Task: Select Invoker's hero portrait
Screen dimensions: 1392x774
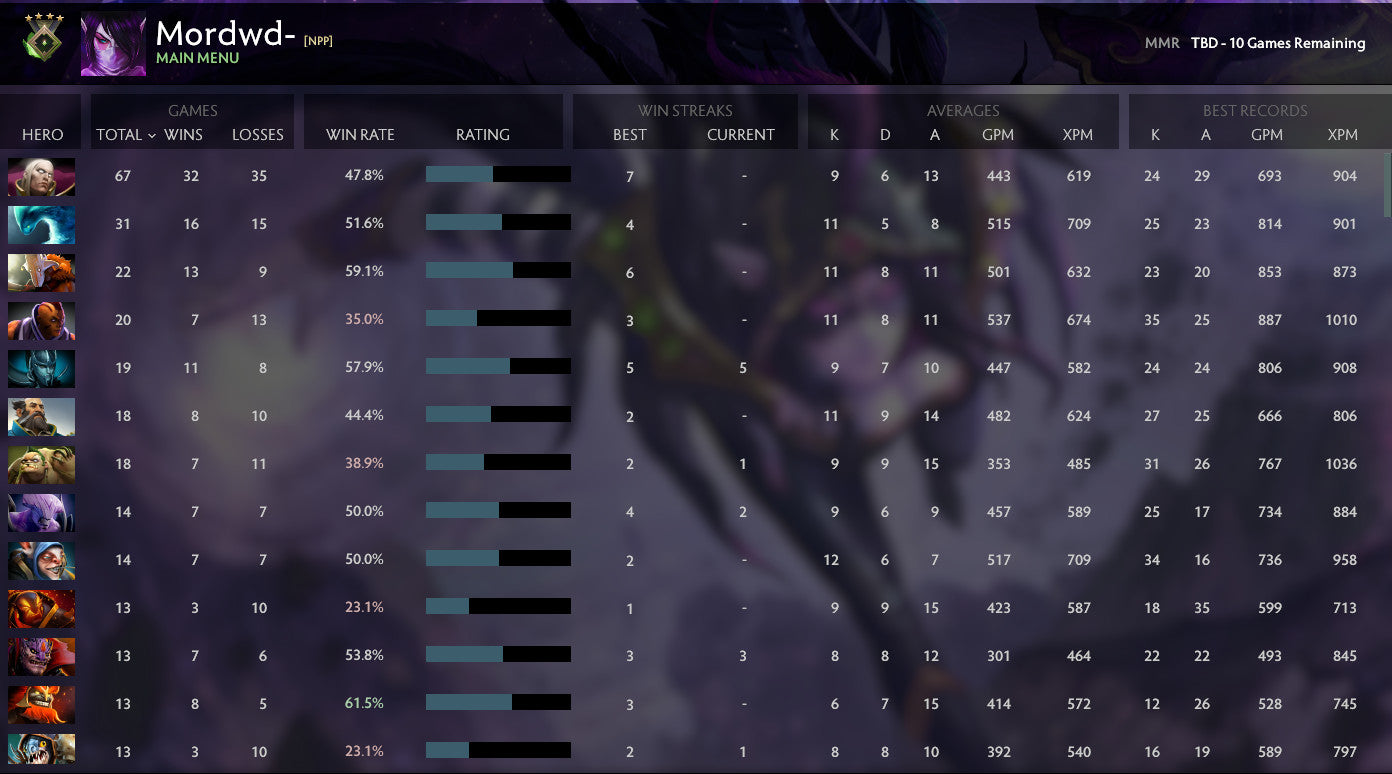Action: point(41,175)
